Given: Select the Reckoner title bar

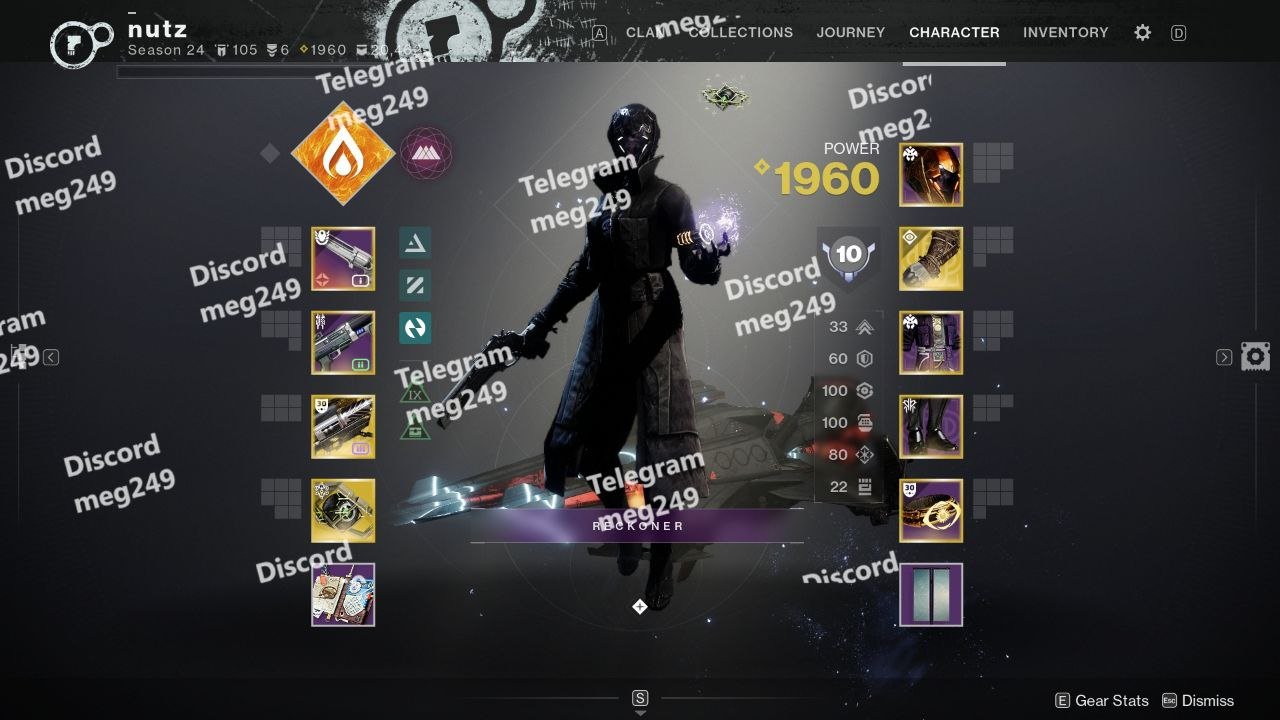Looking at the screenshot, I should click(638, 526).
